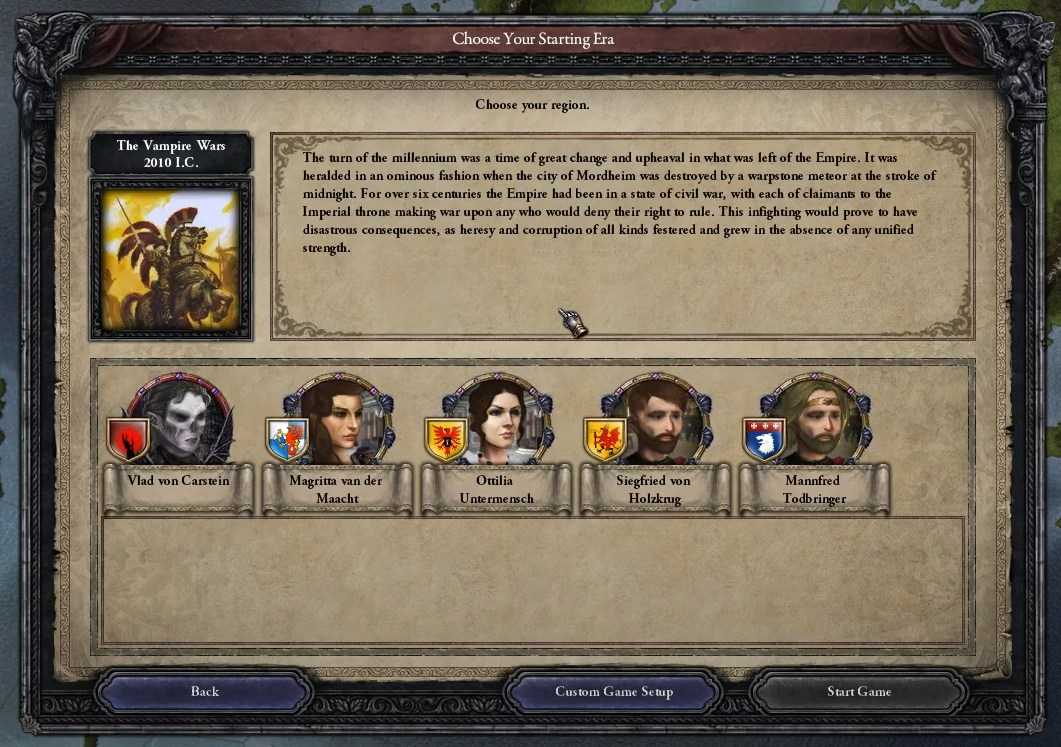Go back with the Back button
Viewport: 1061px width, 747px height.
pyautogui.click(x=204, y=691)
